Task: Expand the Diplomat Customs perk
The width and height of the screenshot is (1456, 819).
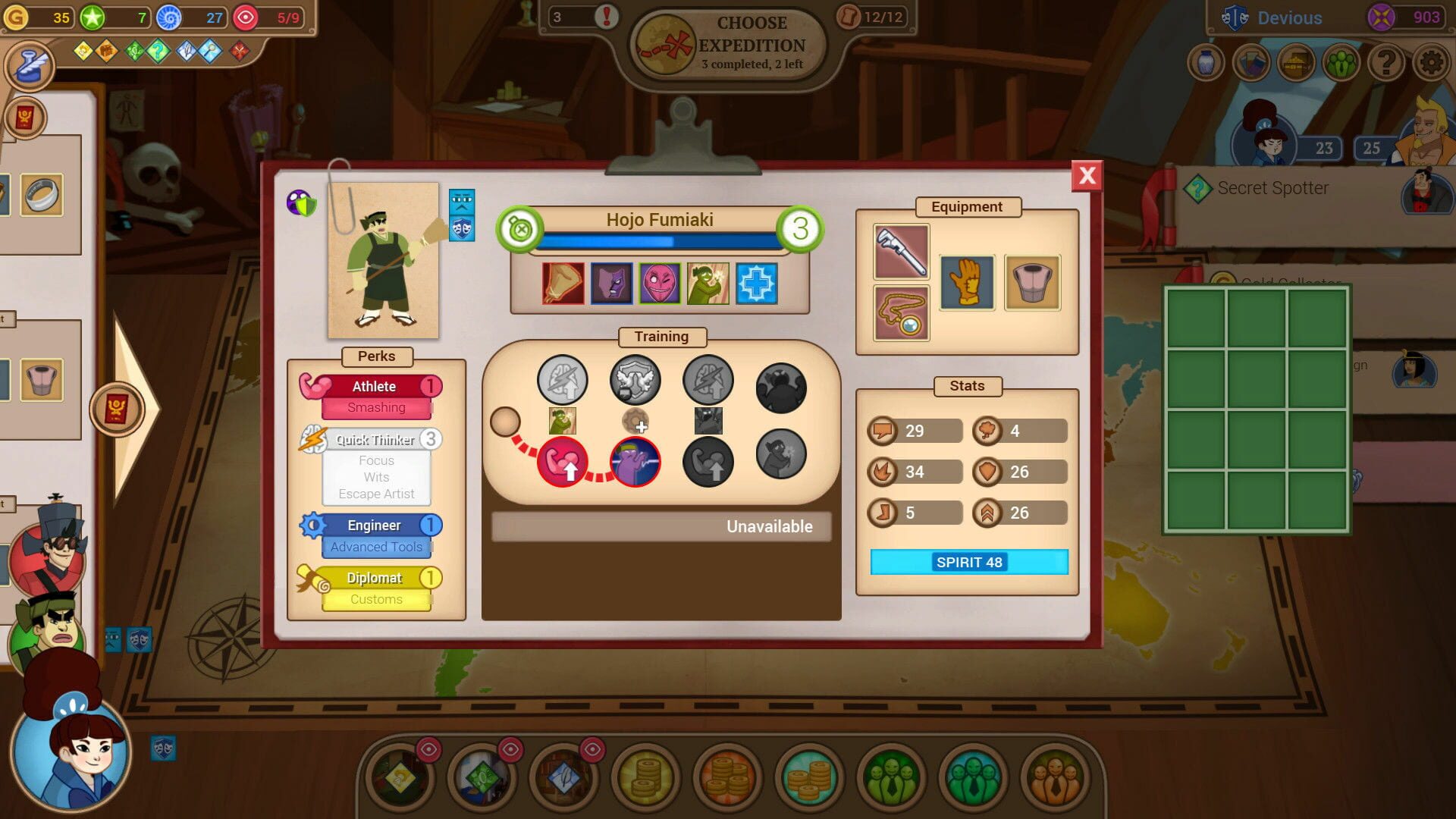Action: tap(375, 586)
